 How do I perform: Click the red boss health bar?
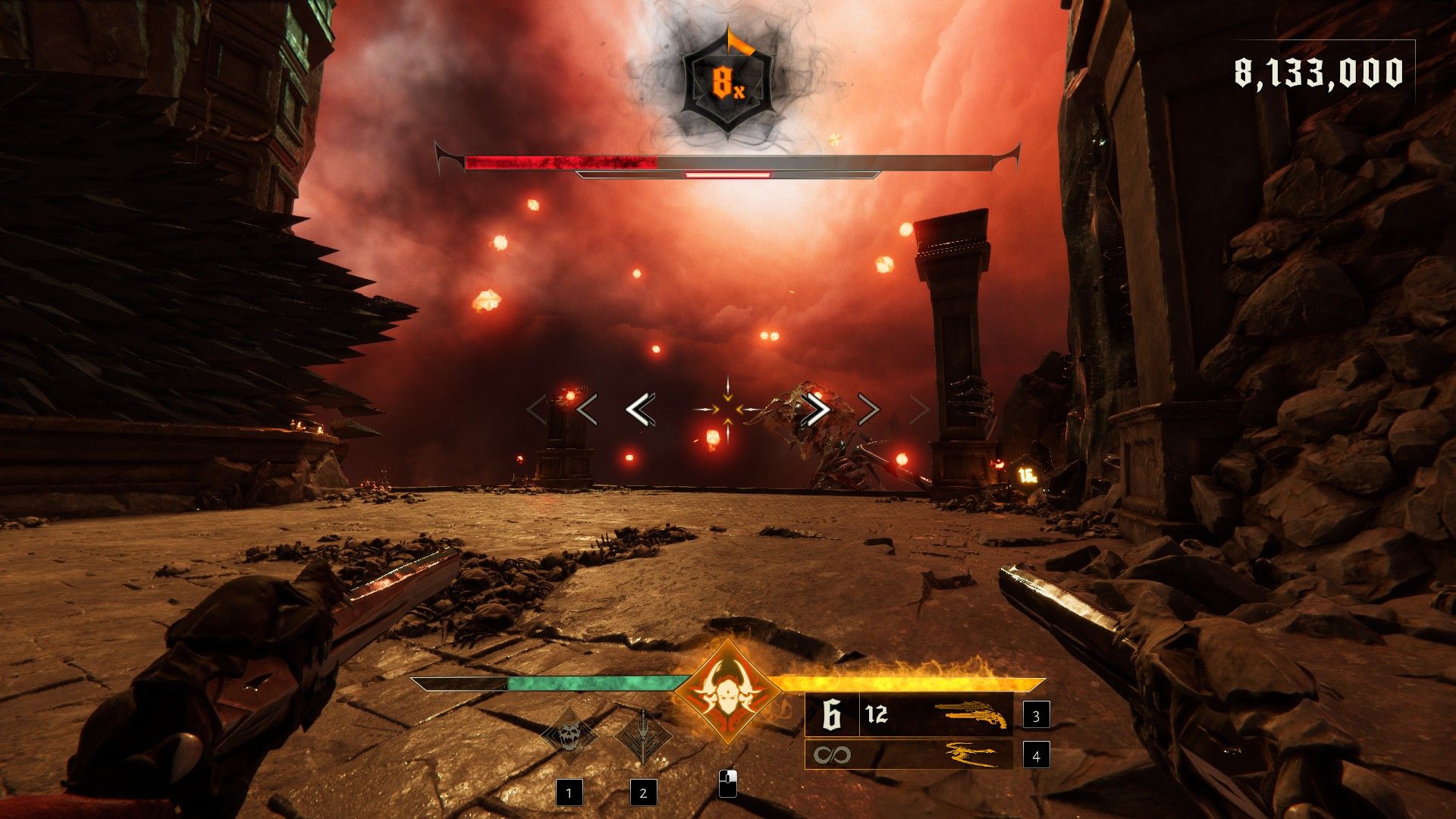click(x=561, y=159)
